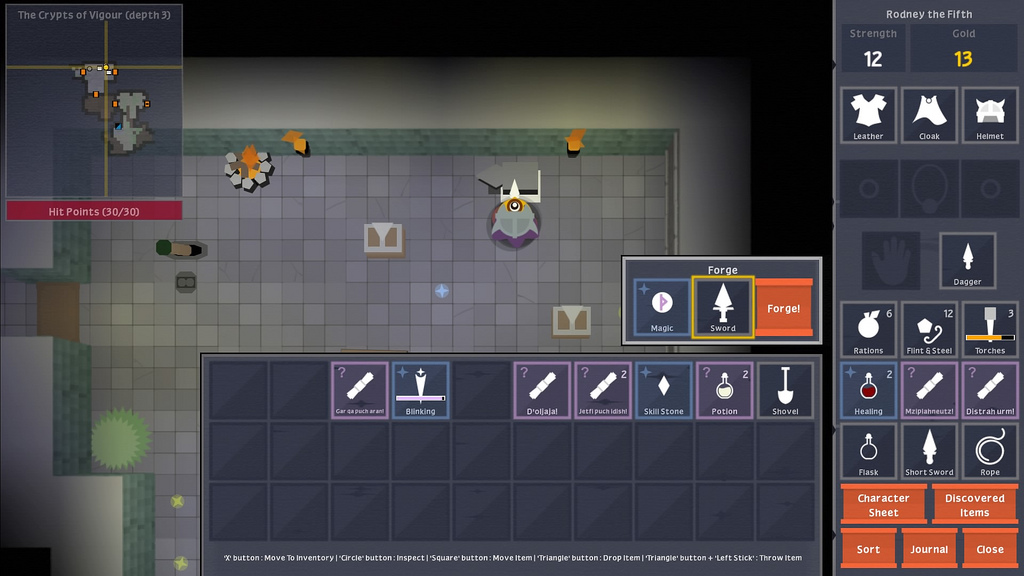Select the Magic slot in the Forge
1024x576 pixels.
662,307
